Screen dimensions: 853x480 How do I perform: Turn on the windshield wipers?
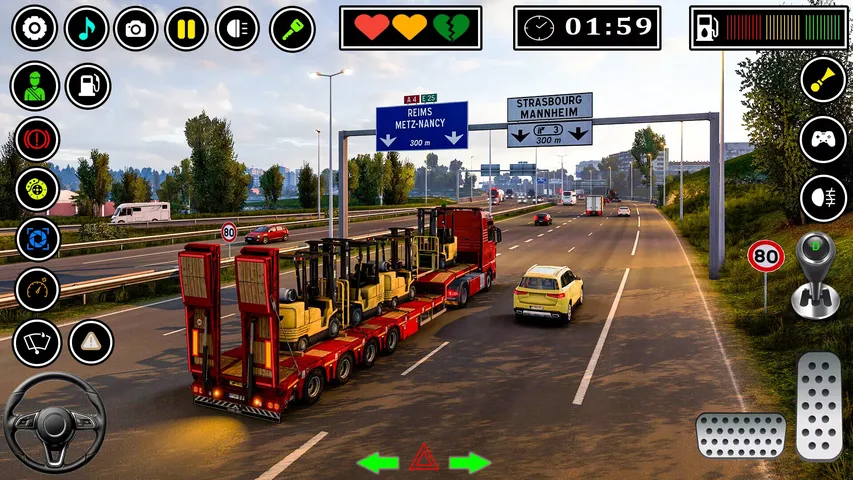tap(37, 343)
